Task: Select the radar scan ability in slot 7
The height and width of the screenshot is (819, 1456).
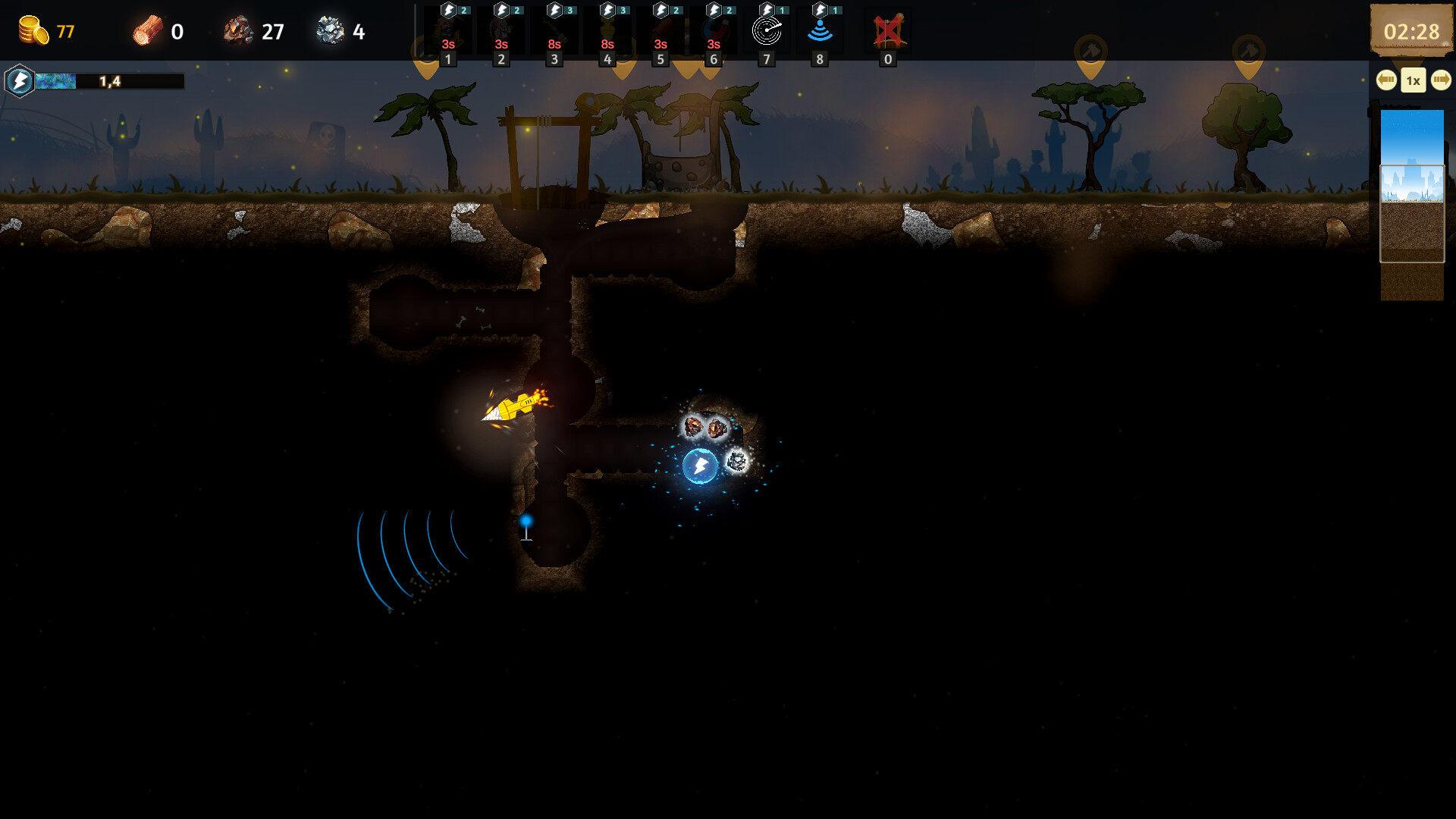Action: [x=766, y=31]
